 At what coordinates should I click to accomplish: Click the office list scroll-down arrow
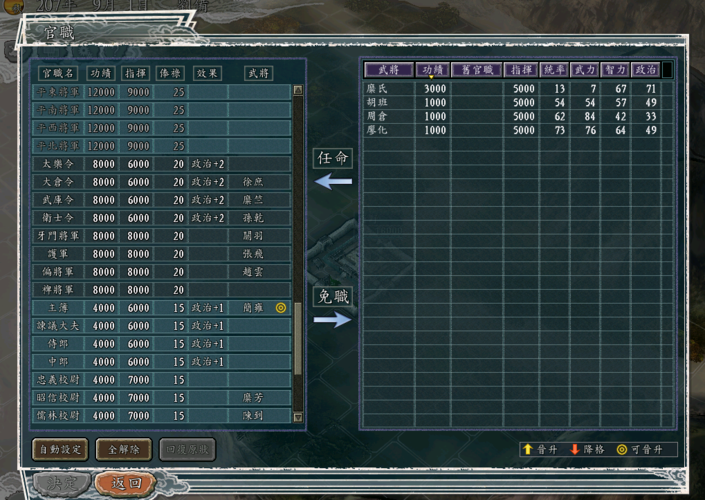pyautogui.click(x=297, y=416)
